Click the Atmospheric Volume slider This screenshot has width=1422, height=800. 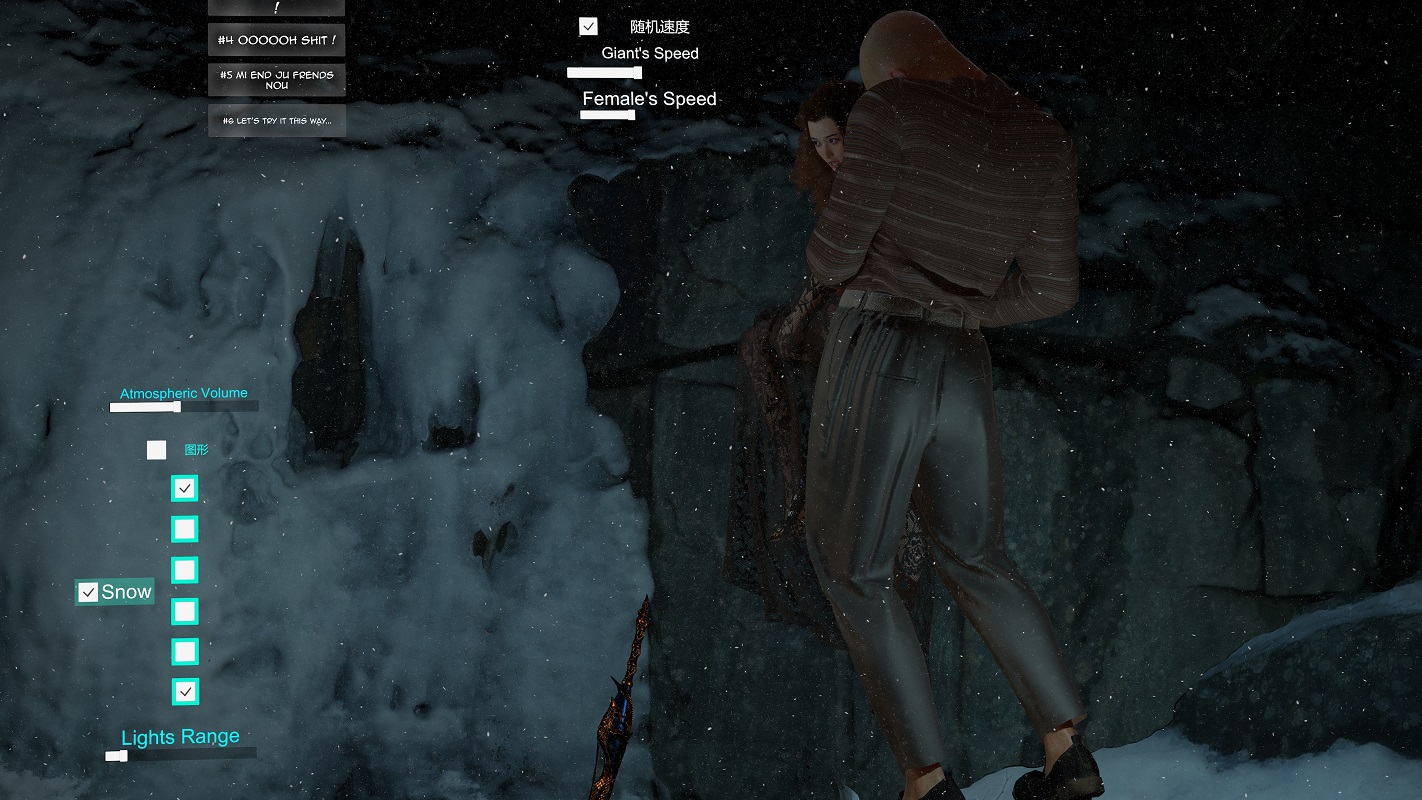tap(183, 407)
